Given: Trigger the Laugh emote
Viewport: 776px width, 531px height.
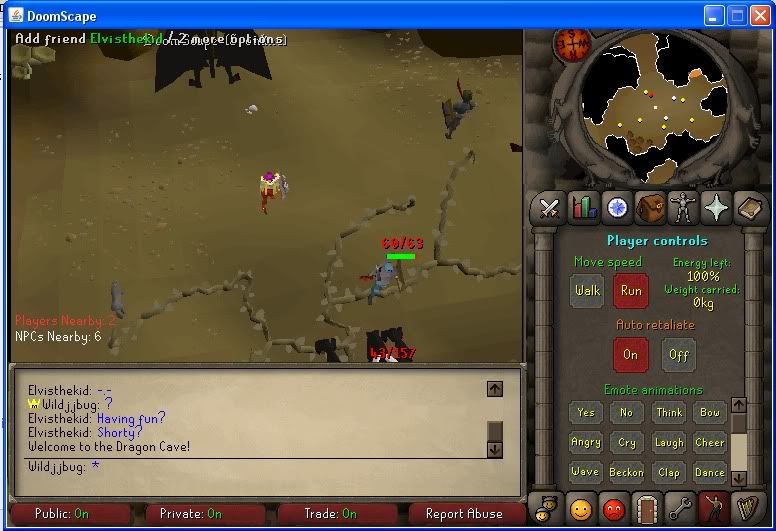Looking at the screenshot, I should 668,442.
